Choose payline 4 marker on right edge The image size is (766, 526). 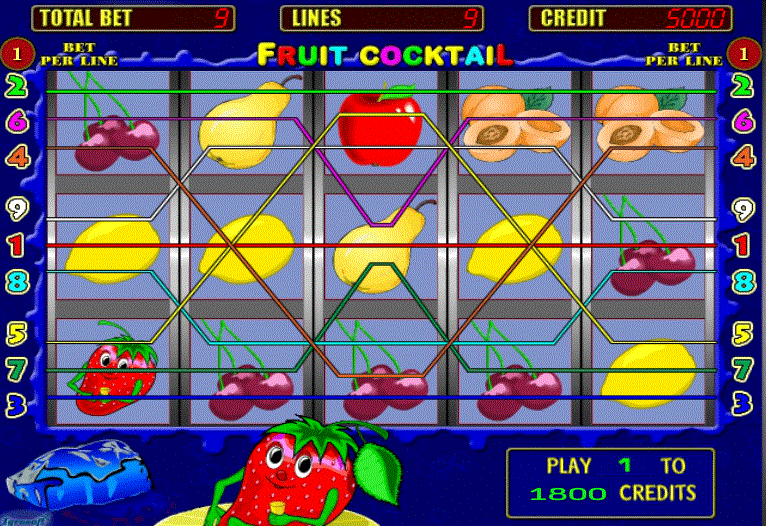[x=742, y=156]
